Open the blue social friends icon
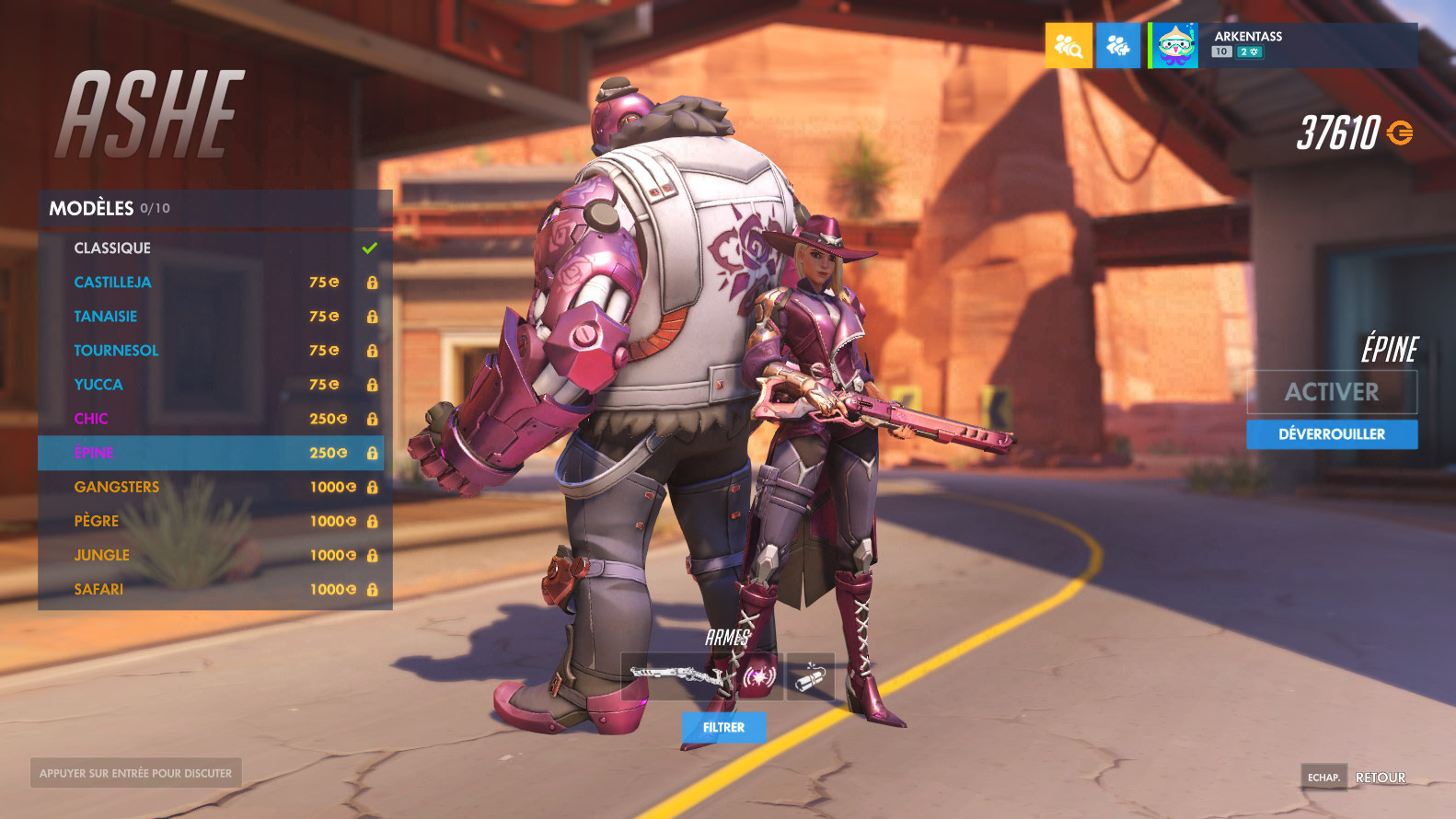 click(x=1118, y=46)
